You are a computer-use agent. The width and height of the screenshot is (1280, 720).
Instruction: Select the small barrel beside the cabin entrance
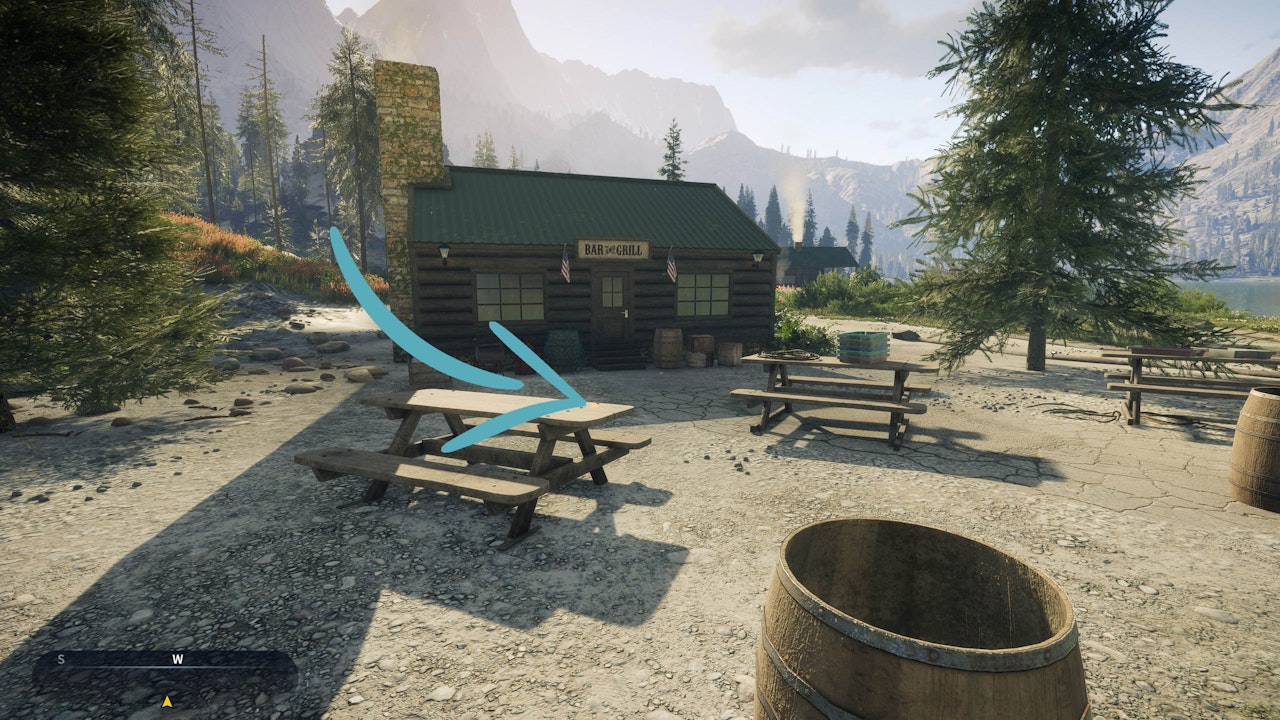point(668,347)
